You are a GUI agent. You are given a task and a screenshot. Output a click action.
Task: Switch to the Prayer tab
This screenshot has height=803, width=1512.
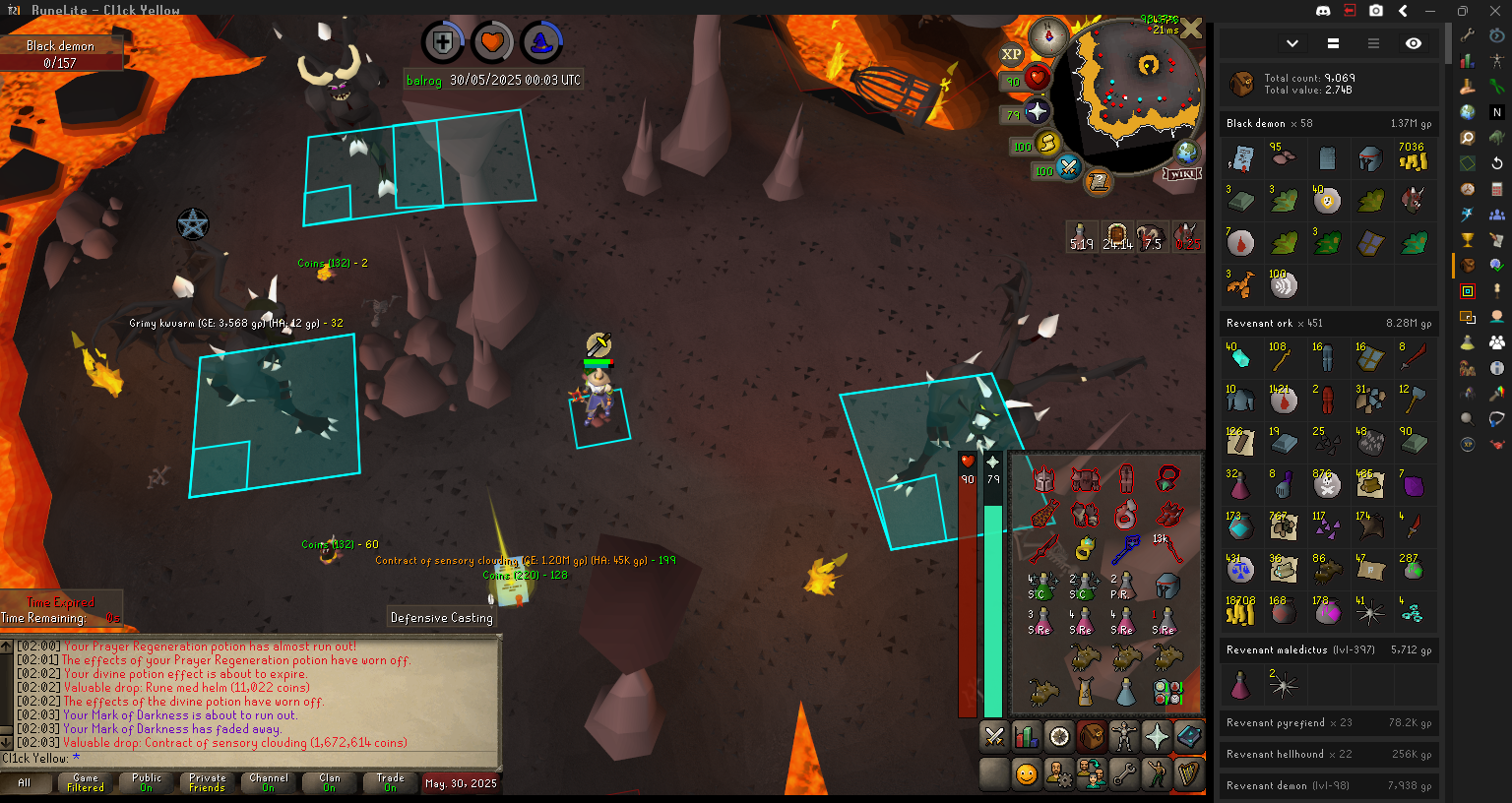(x=1157, y=736)
